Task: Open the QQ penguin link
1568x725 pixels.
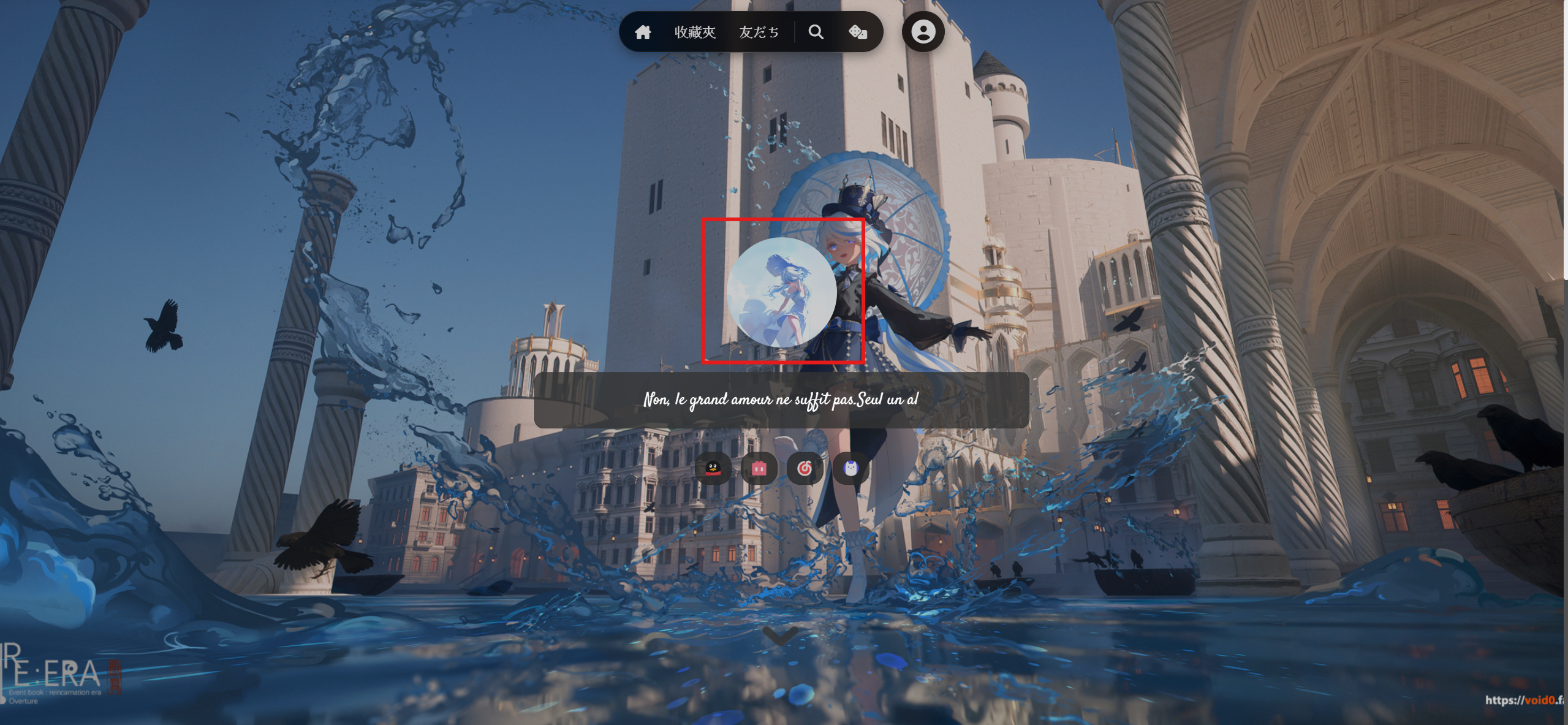Action: point(713,469)
